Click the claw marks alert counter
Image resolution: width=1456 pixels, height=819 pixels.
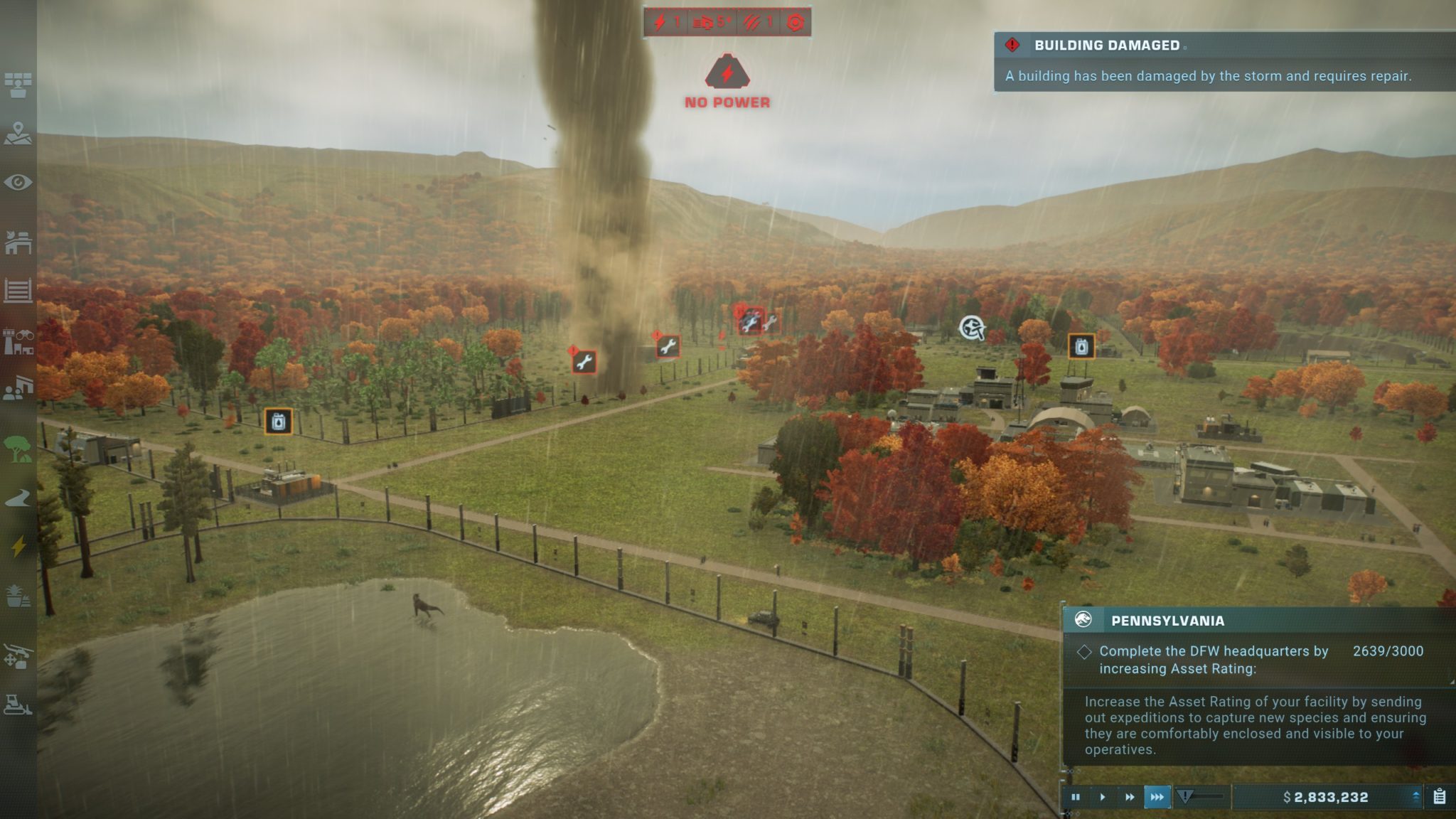click(x=759, y=23)
